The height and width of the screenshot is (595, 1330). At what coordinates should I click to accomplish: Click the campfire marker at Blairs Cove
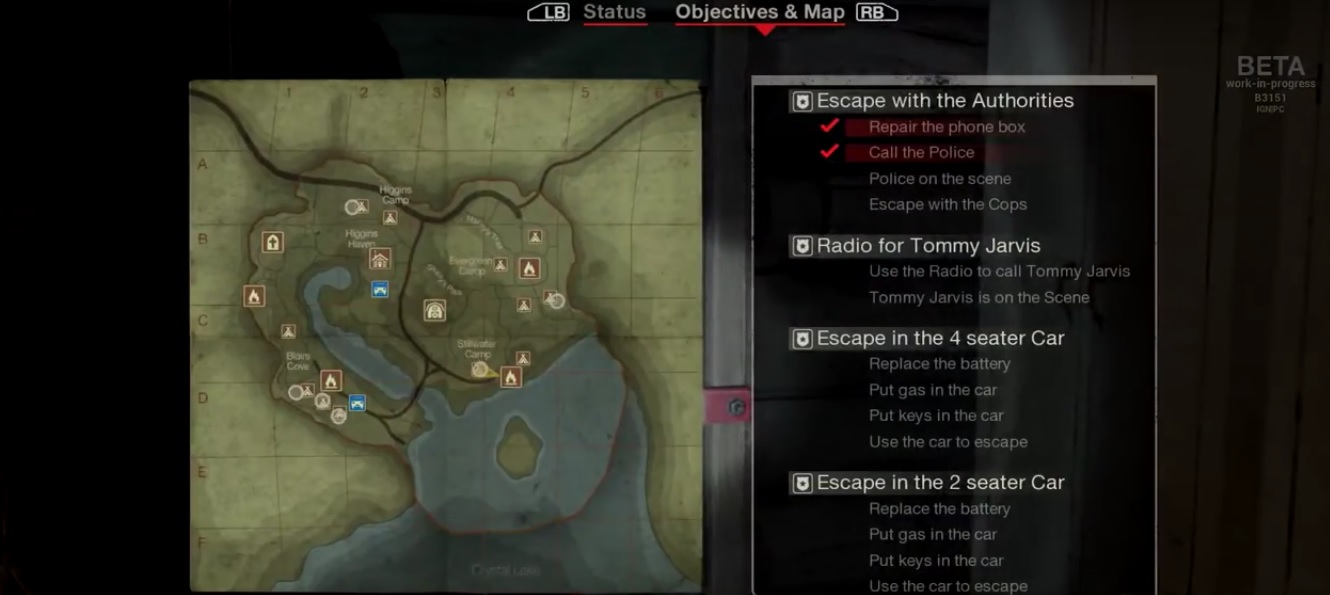coord(331,380)
